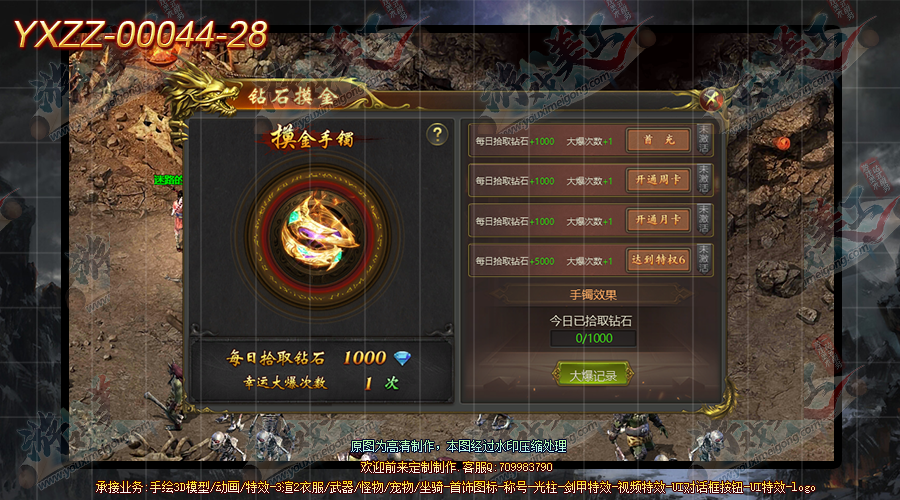Screen dimensions: 900x500
Task: Open the question mark help button
Action: [x=436, y=135]
